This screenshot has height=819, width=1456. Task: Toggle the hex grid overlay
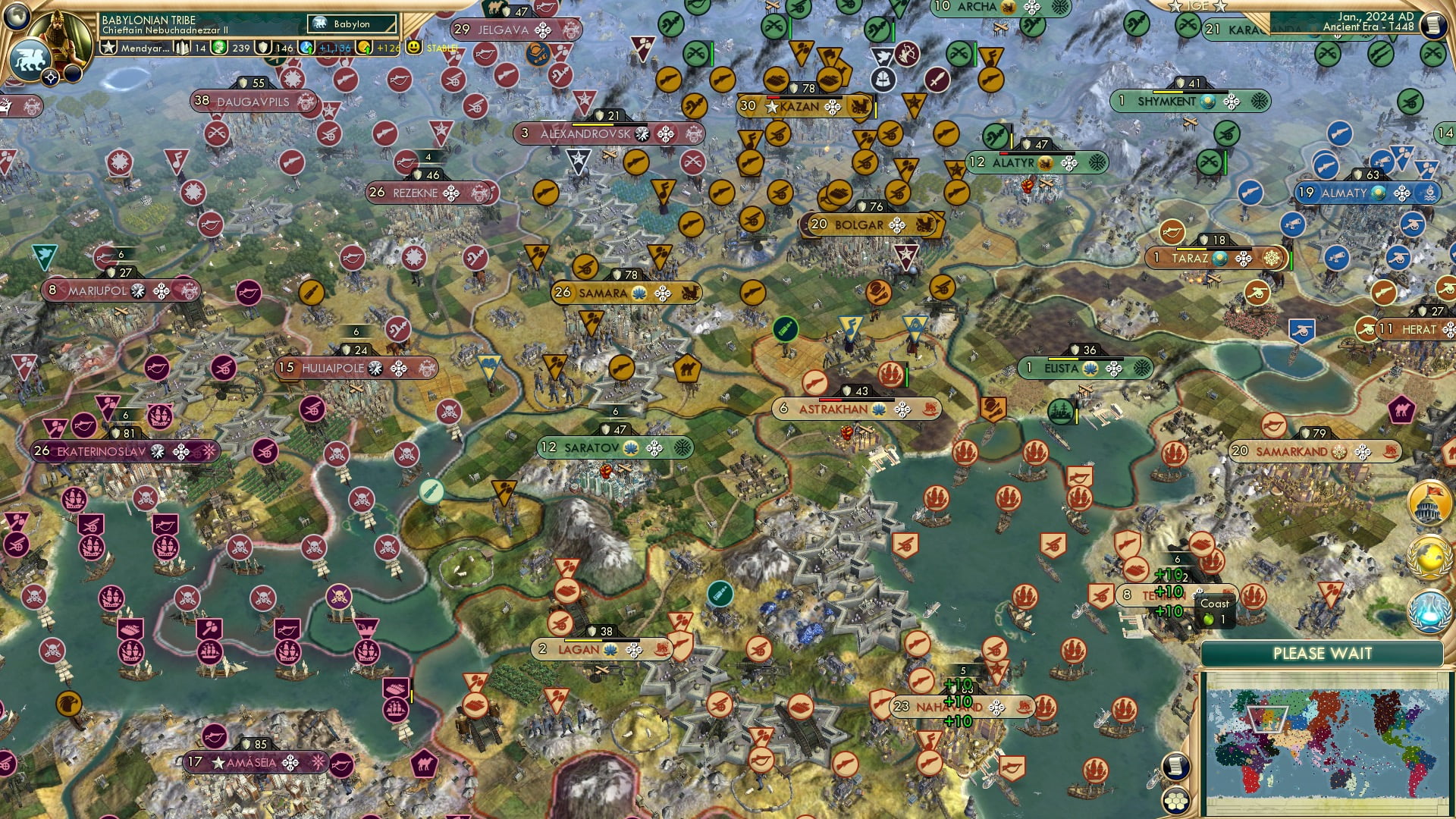1177,802
